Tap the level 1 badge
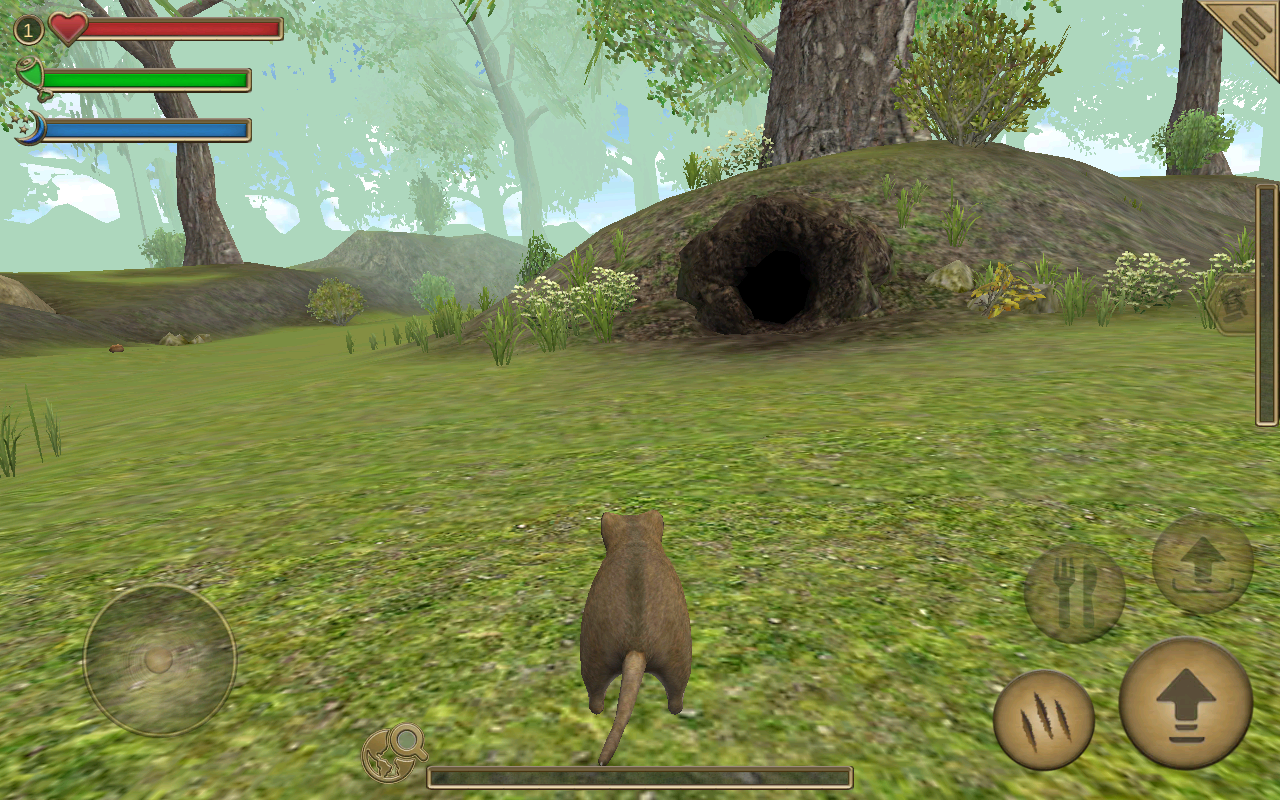This screenshot has height=800, width=1280. tap(28, 30)
